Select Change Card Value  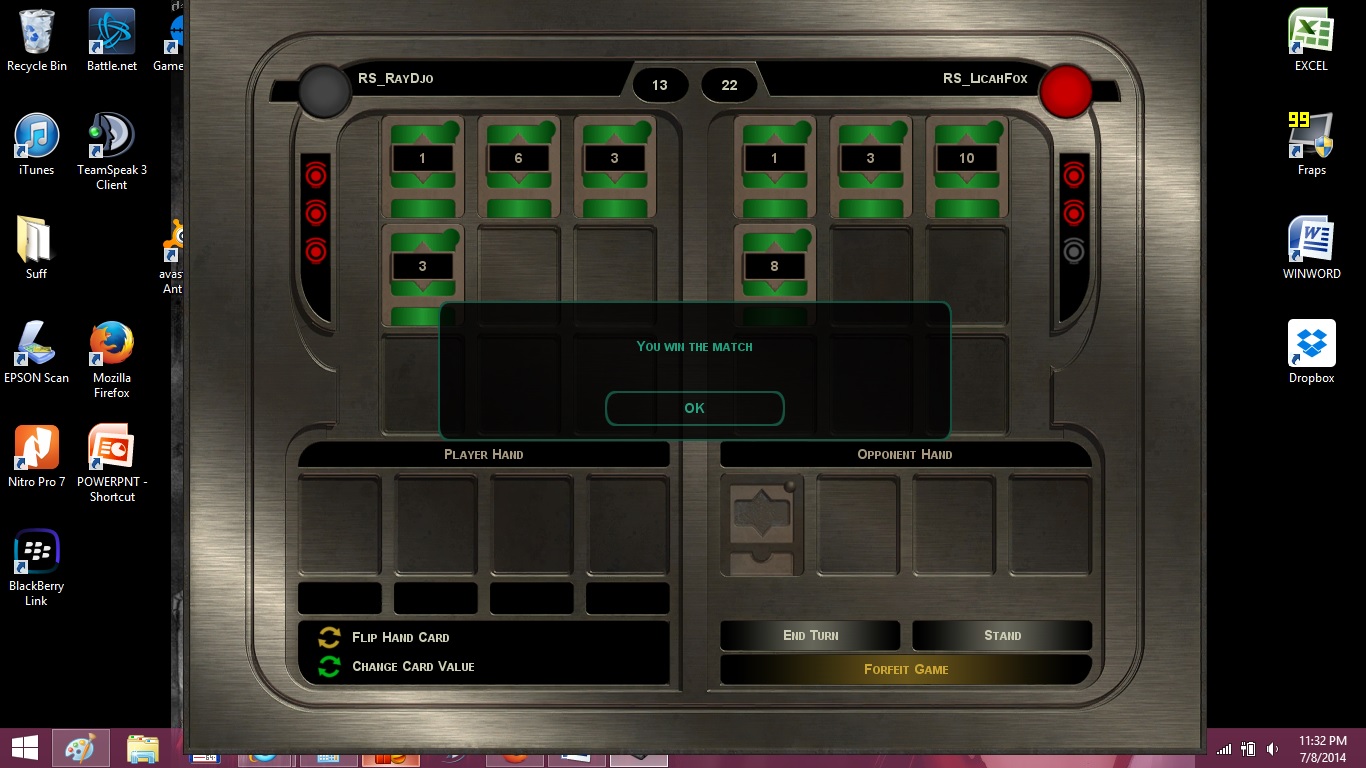pos(412,666)
